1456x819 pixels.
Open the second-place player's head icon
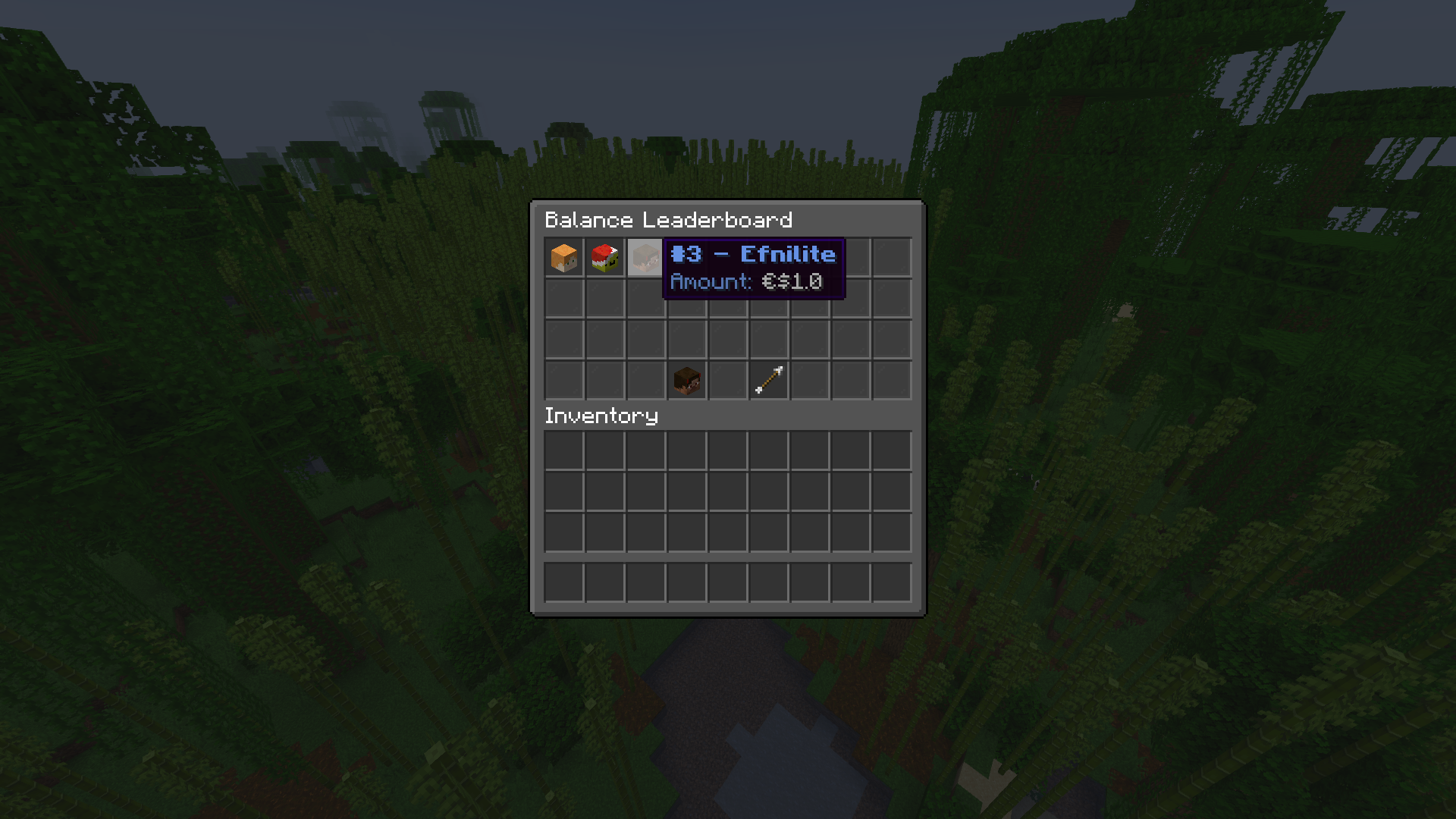click(604, 257)
